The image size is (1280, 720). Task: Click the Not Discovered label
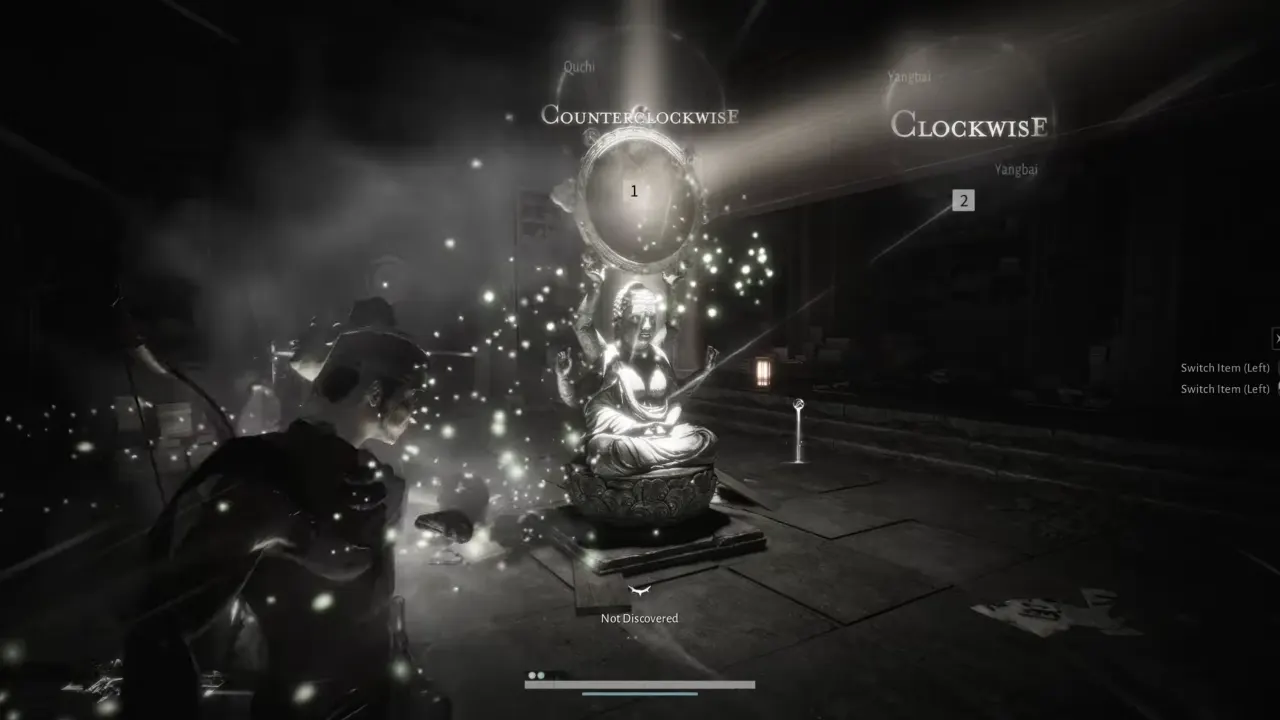638,618
